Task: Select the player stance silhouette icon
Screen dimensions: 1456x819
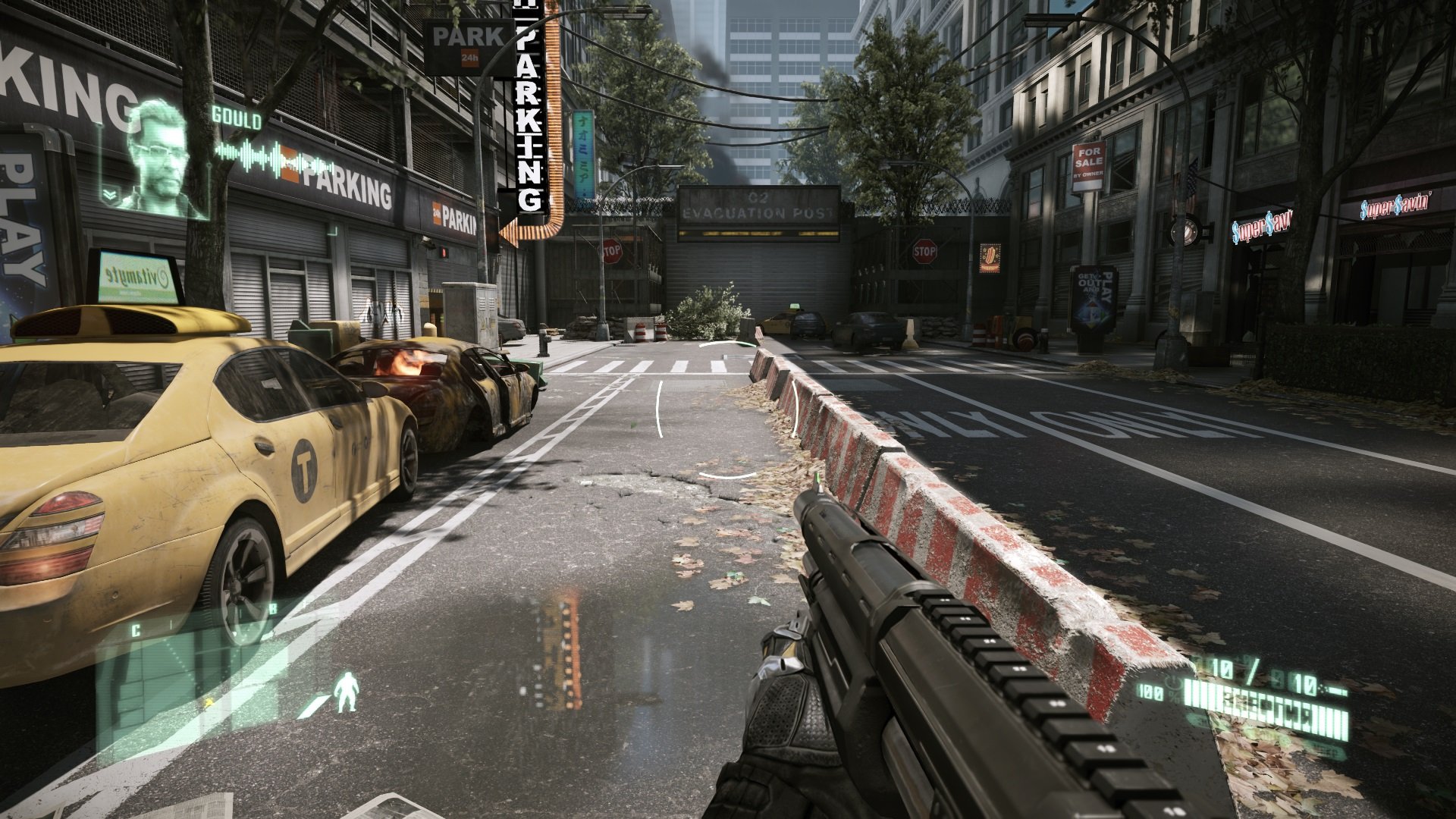Action: point(347,692)
